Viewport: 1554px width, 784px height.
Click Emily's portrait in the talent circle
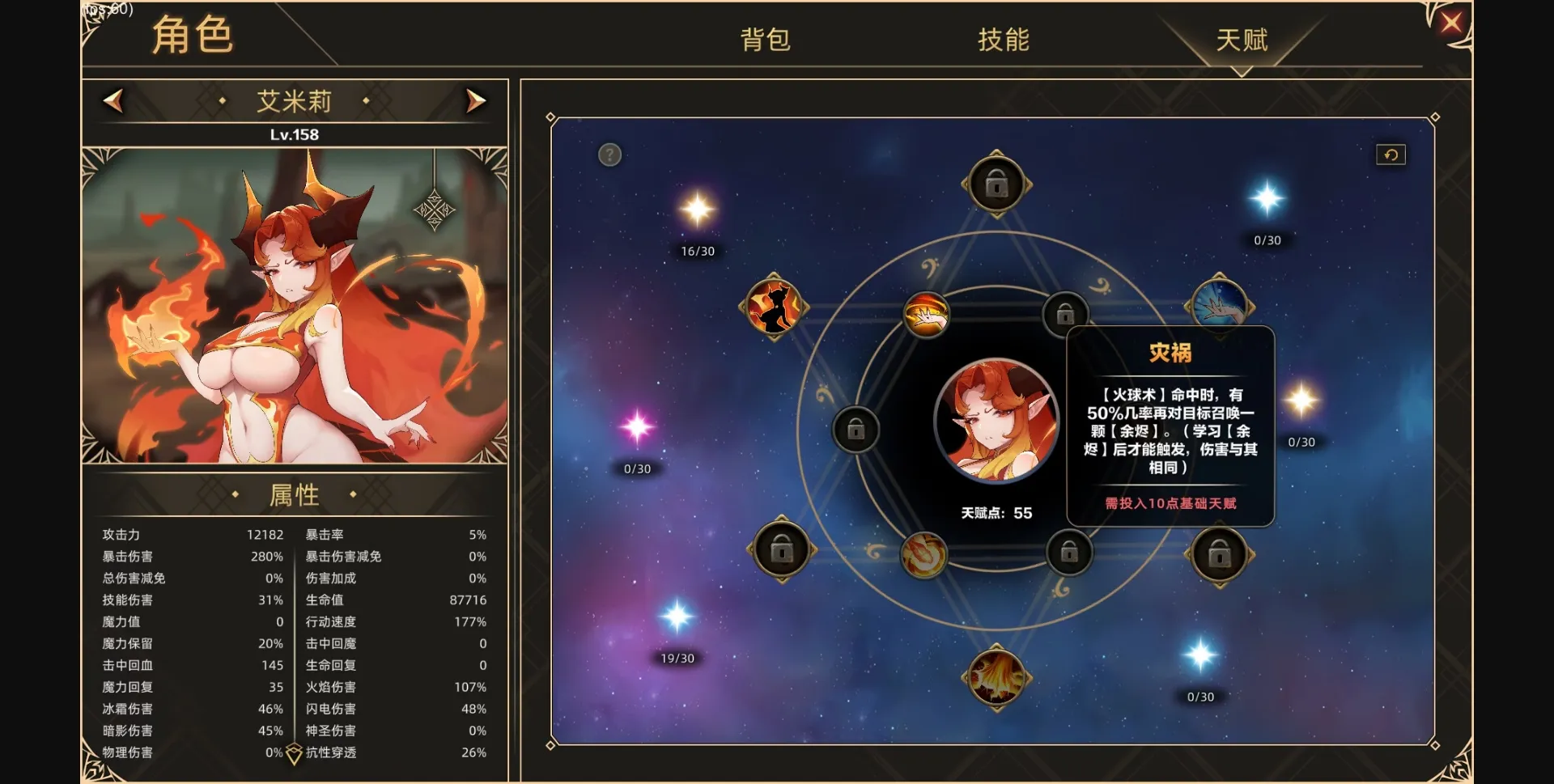(x=997, y=421)
